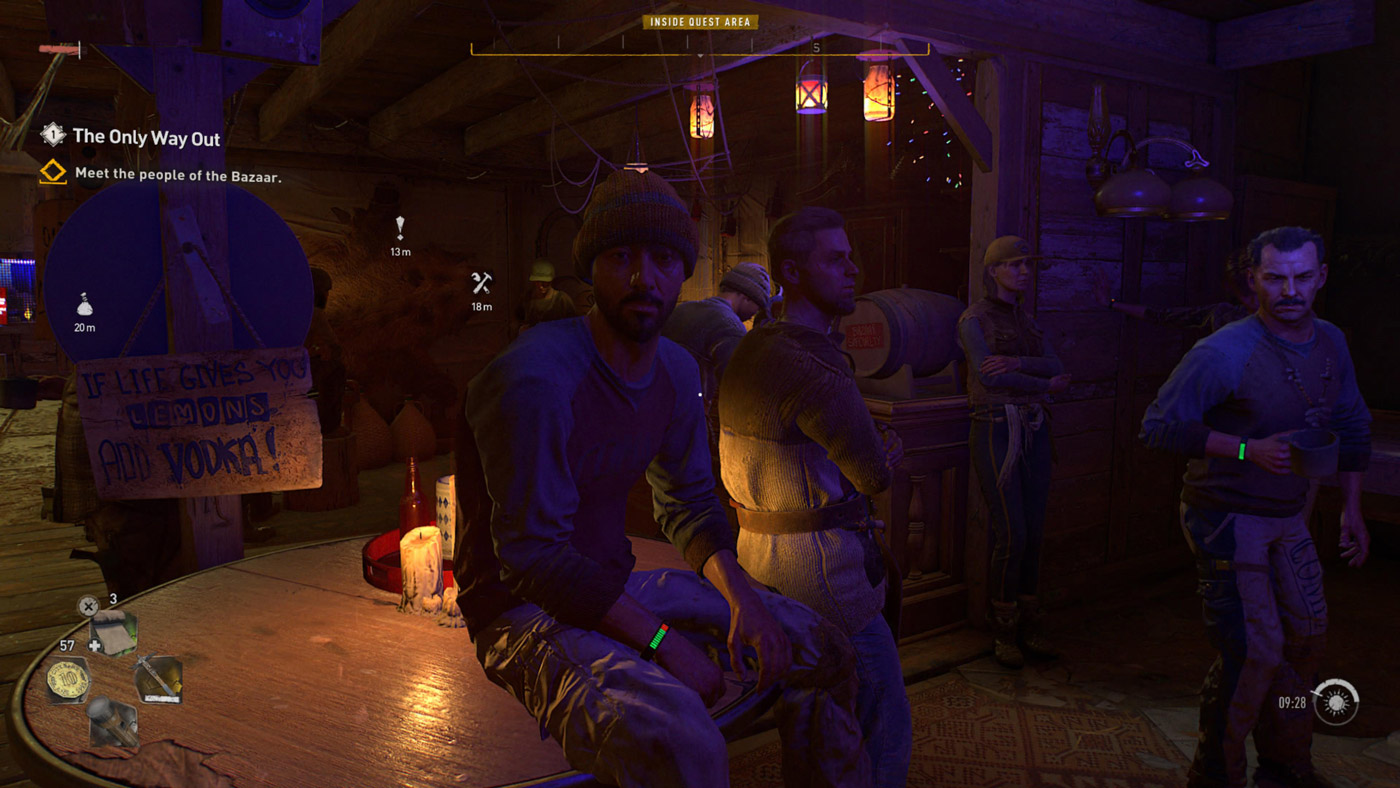Screen dimensions: 1400x788
Task: Choose the crossbow weapon slot
Action: pyautogui.click(x=158, y=678)
